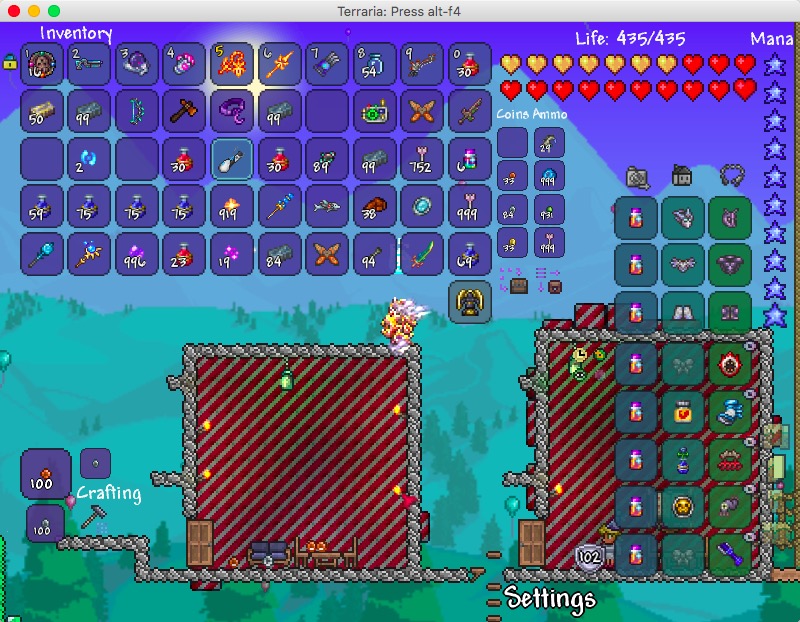Select the fish item inventory slot
Screen dimensions: 800x622
326,206
